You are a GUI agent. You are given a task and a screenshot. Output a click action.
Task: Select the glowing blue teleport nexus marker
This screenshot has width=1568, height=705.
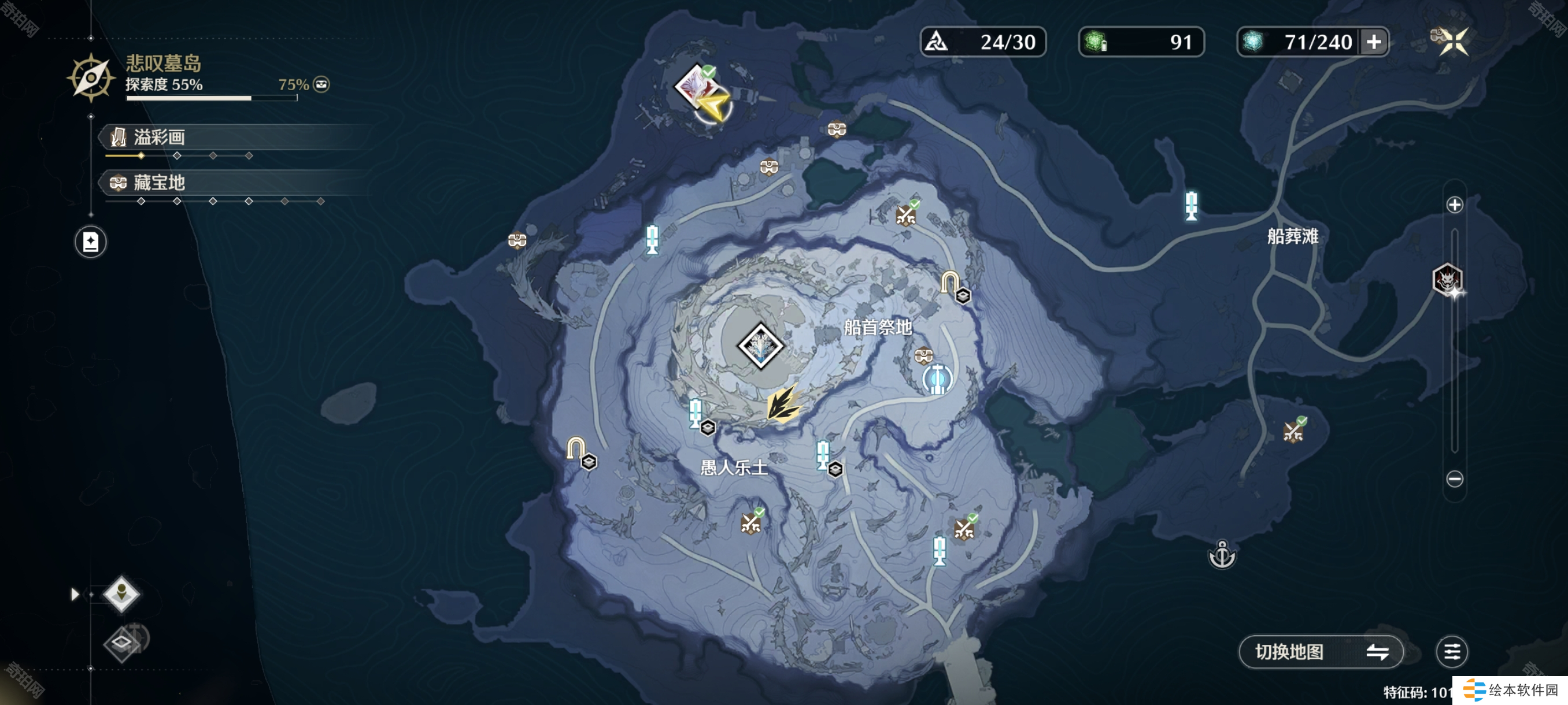coord(937,379)
